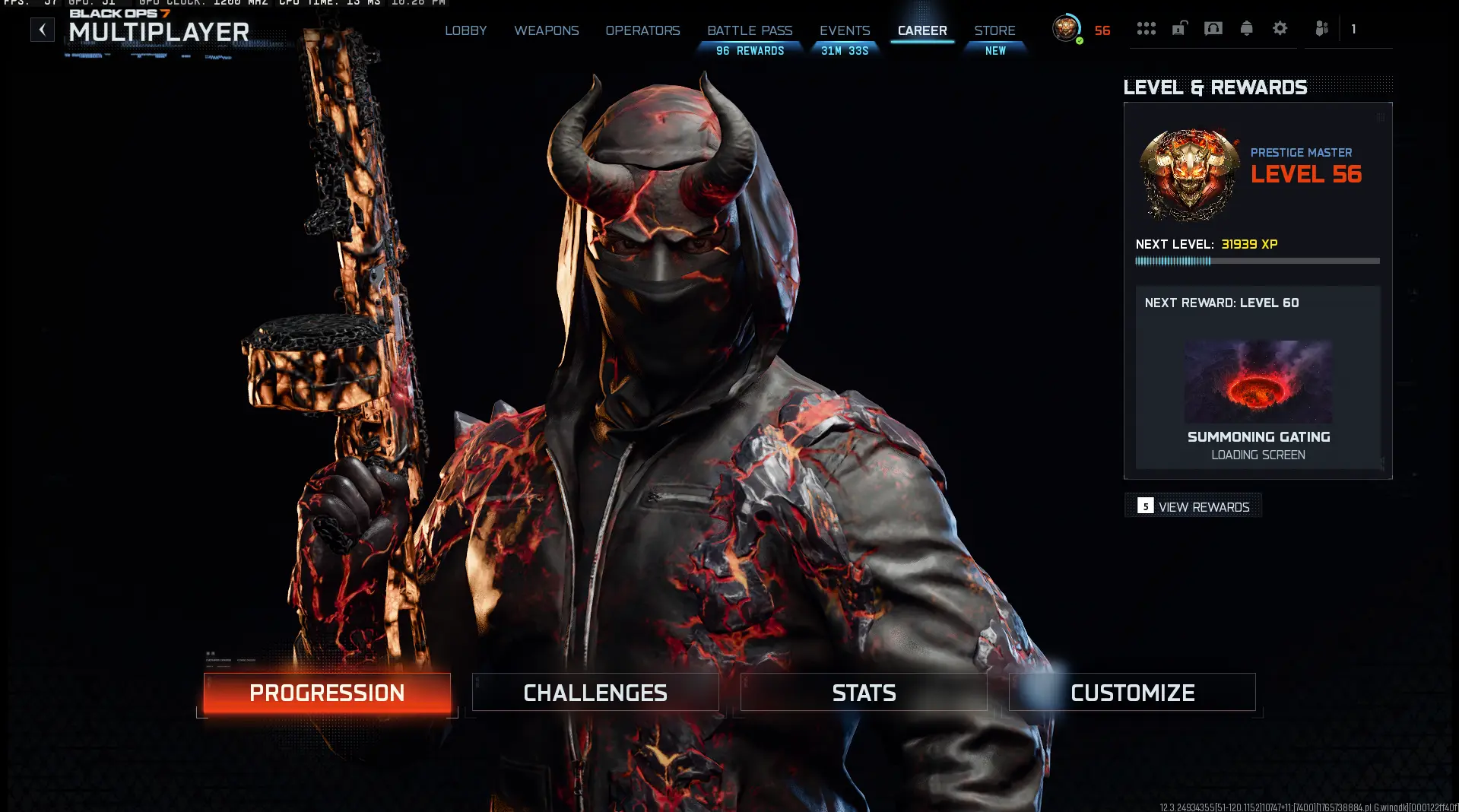Open the party count indicator showing 1

coord(1353,30)
